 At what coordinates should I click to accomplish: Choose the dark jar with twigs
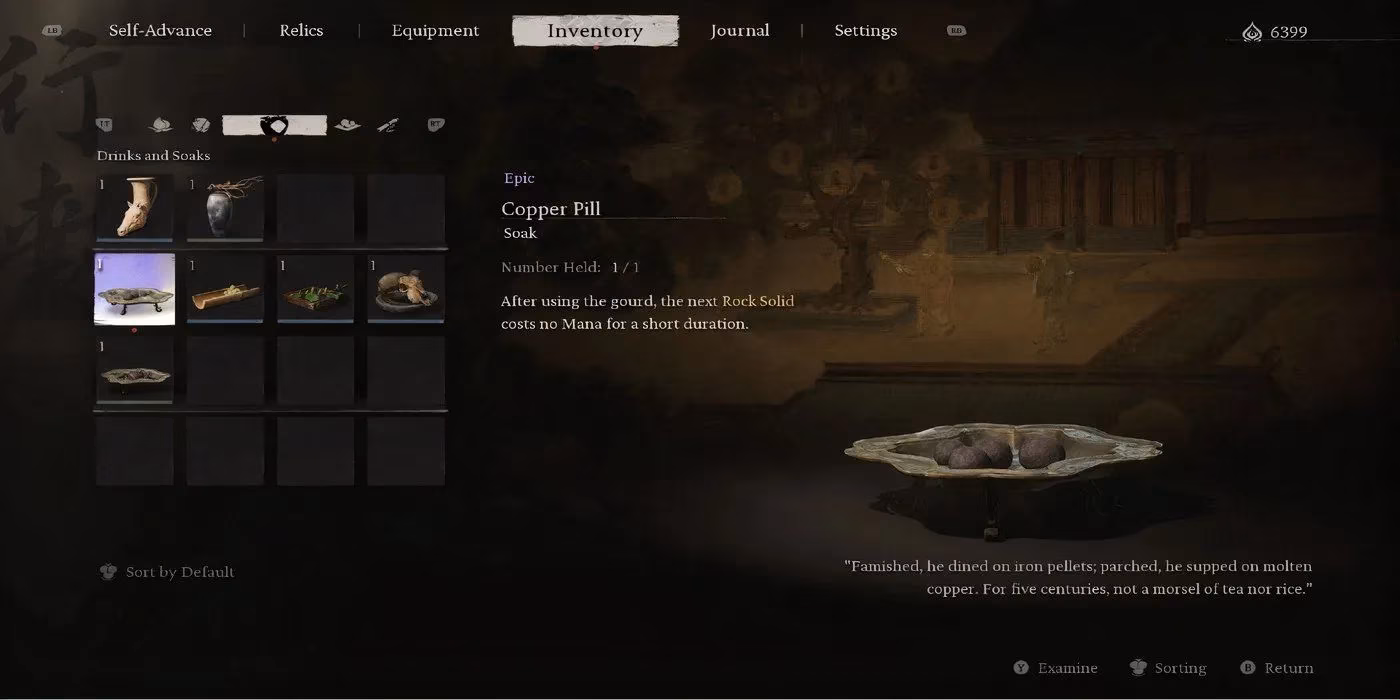coord(225,208)
